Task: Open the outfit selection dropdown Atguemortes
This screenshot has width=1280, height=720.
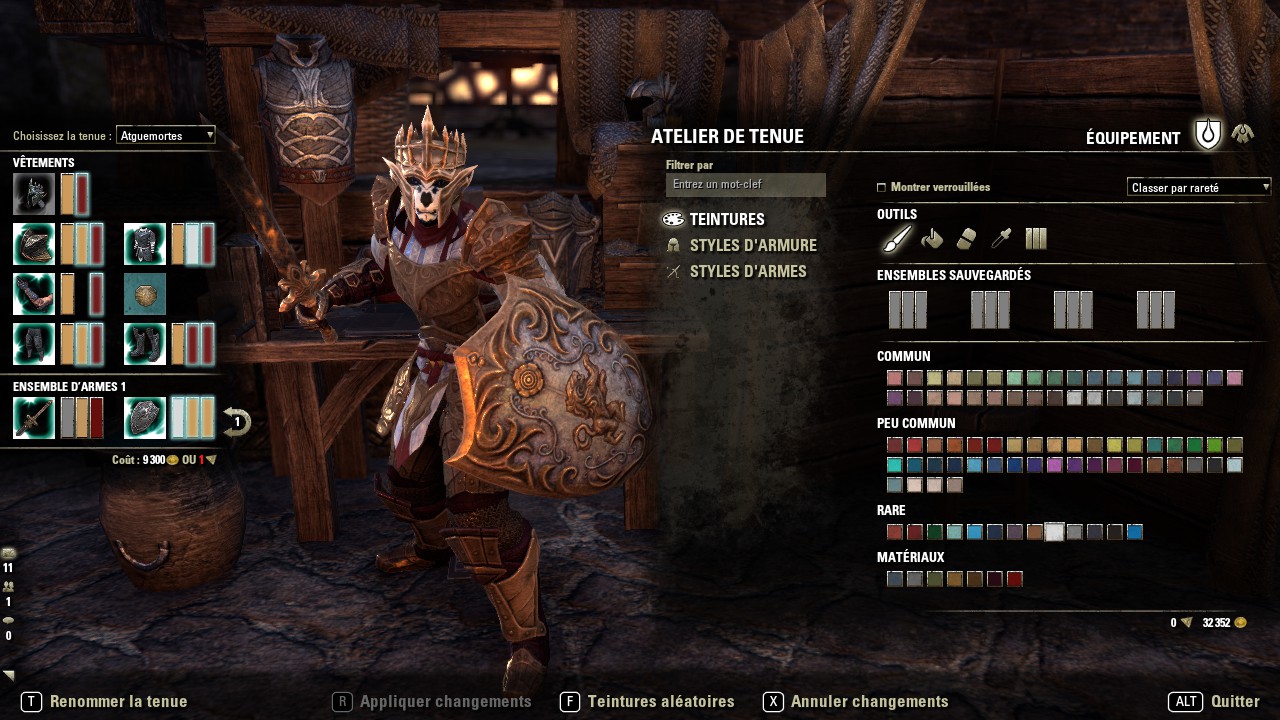Action: tap(165, 135)
